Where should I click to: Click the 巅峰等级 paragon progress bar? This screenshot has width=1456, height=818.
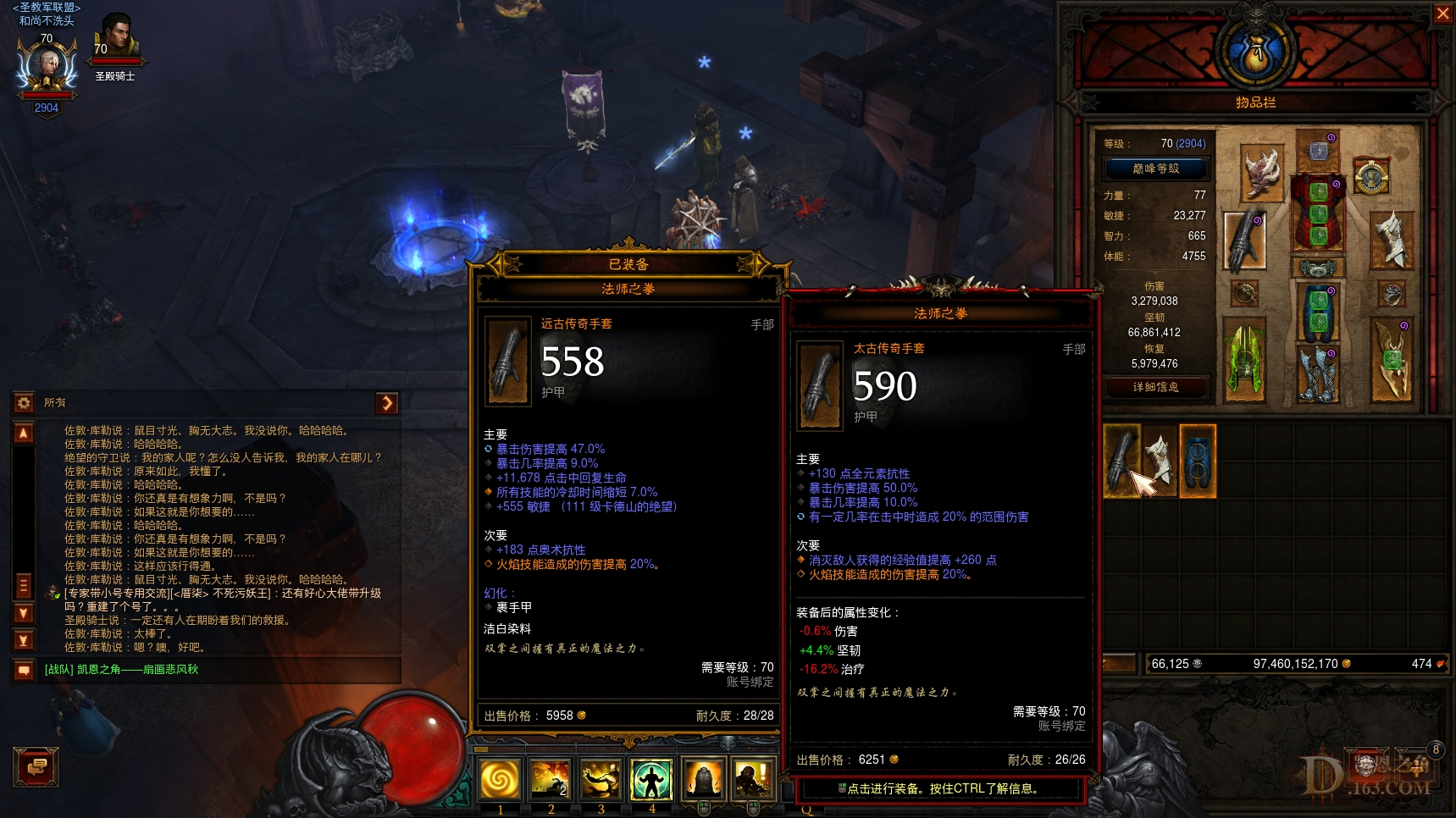(x=1155, y=169)
